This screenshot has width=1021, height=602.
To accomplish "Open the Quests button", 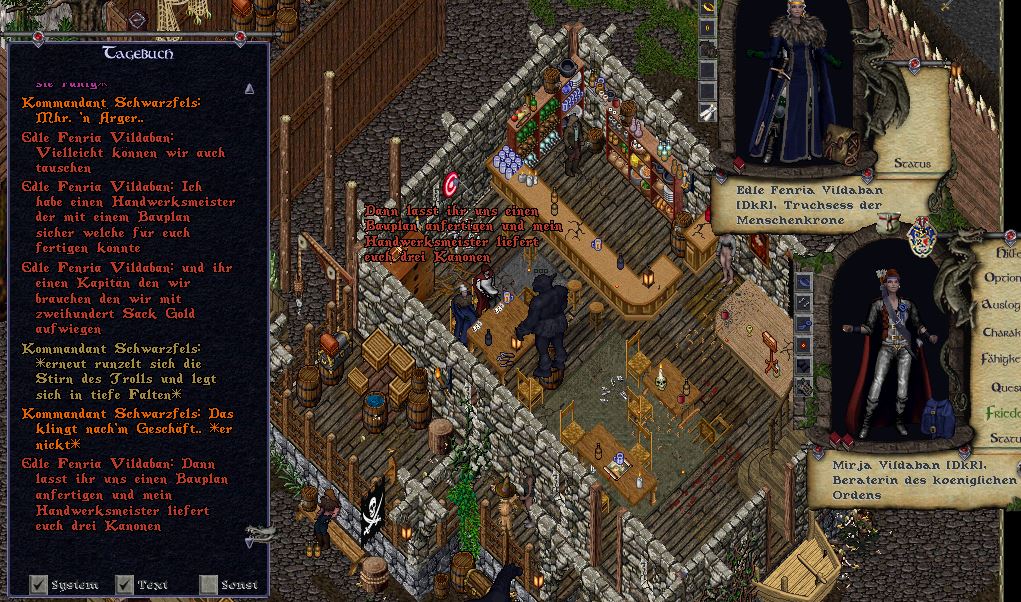I will [x=1004, y=386].
